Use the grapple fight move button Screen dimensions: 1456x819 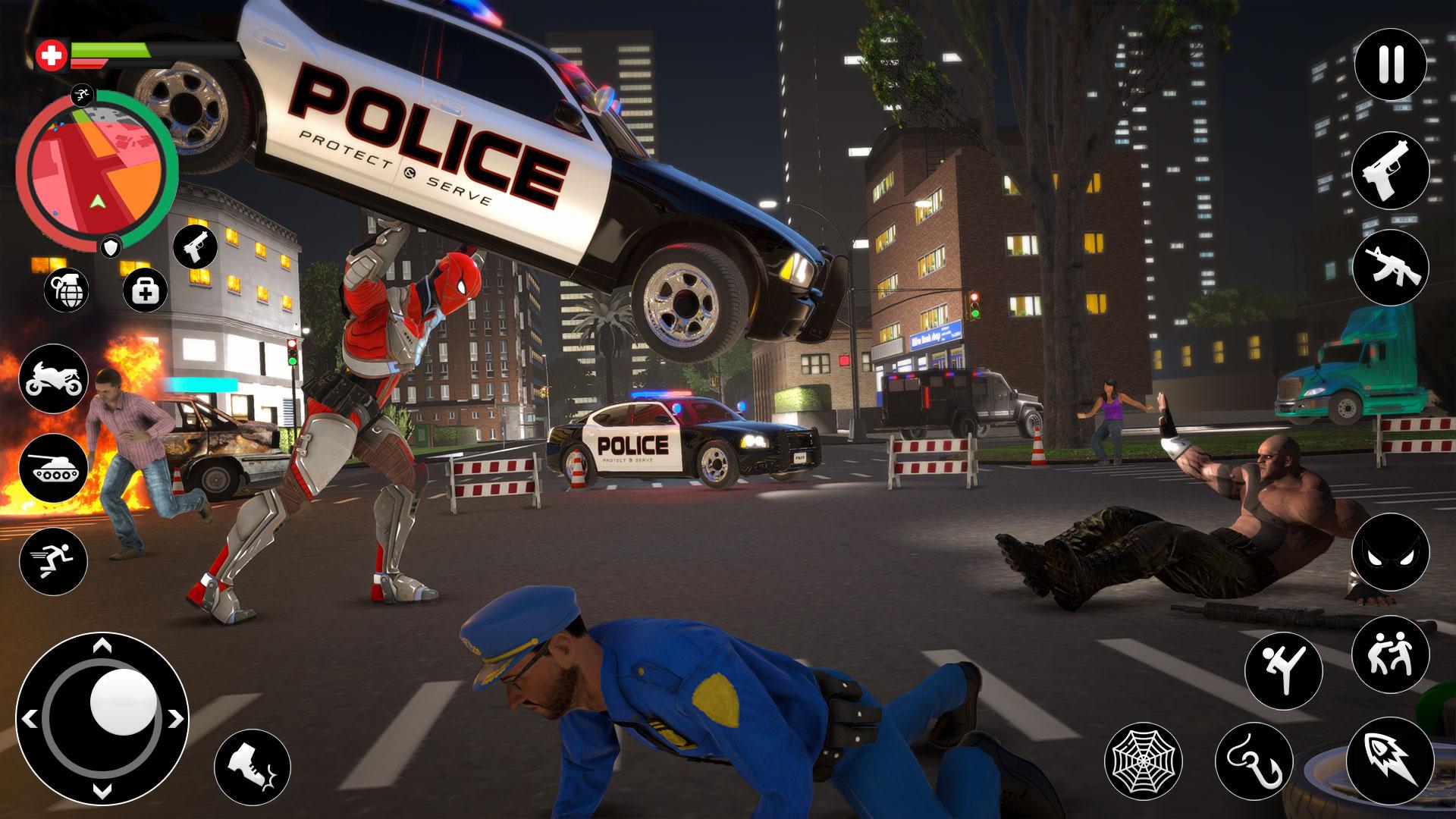point(1391,653)
